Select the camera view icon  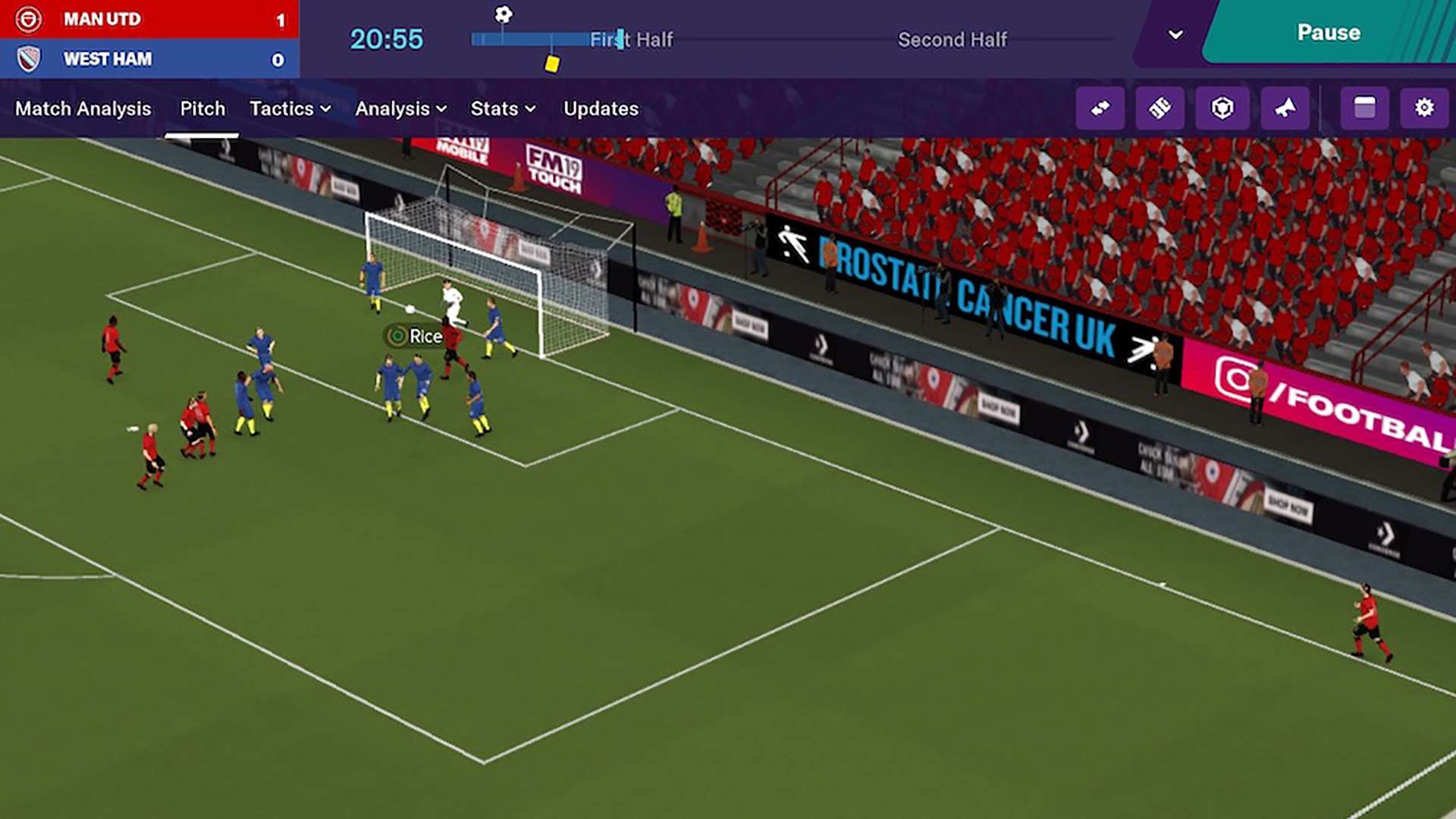1223,108
